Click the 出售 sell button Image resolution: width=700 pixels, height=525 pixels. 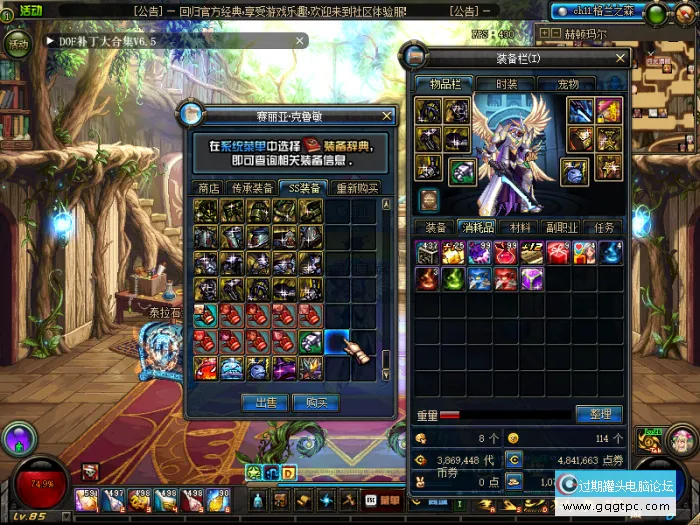[266, 402]
